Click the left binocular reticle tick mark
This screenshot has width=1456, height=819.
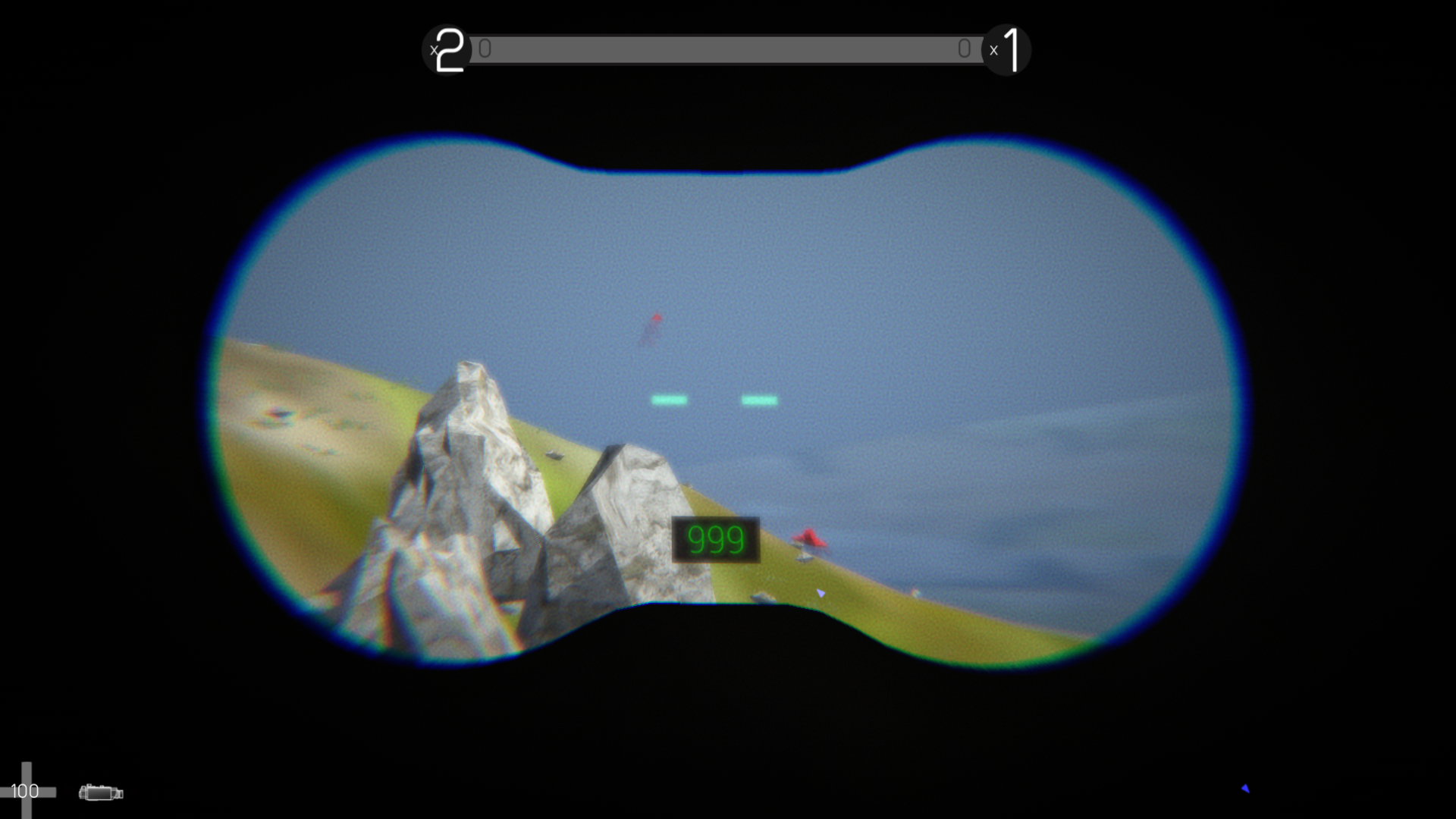(x=670, y=400)
